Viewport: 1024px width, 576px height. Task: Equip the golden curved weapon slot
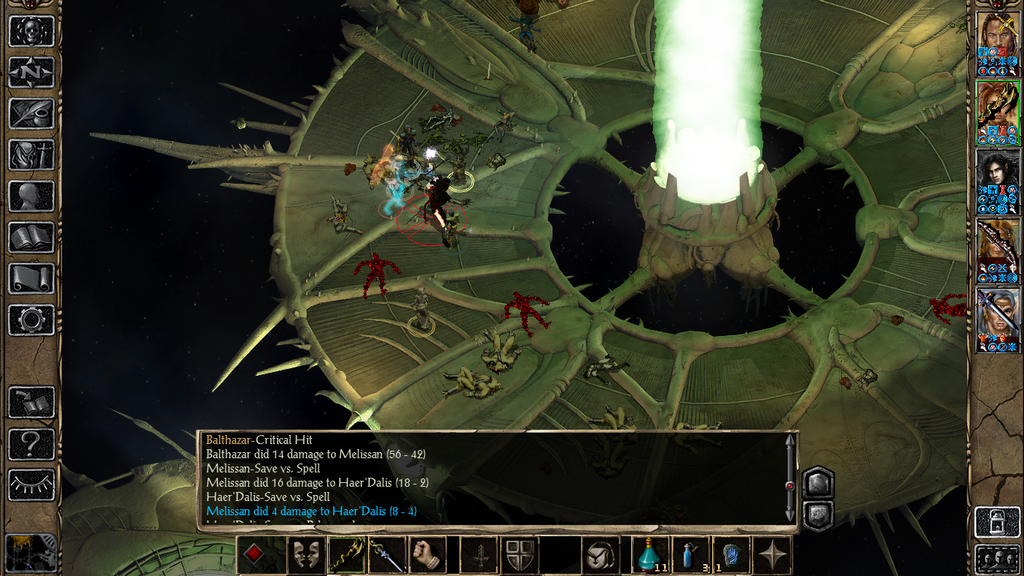(347, 555)
